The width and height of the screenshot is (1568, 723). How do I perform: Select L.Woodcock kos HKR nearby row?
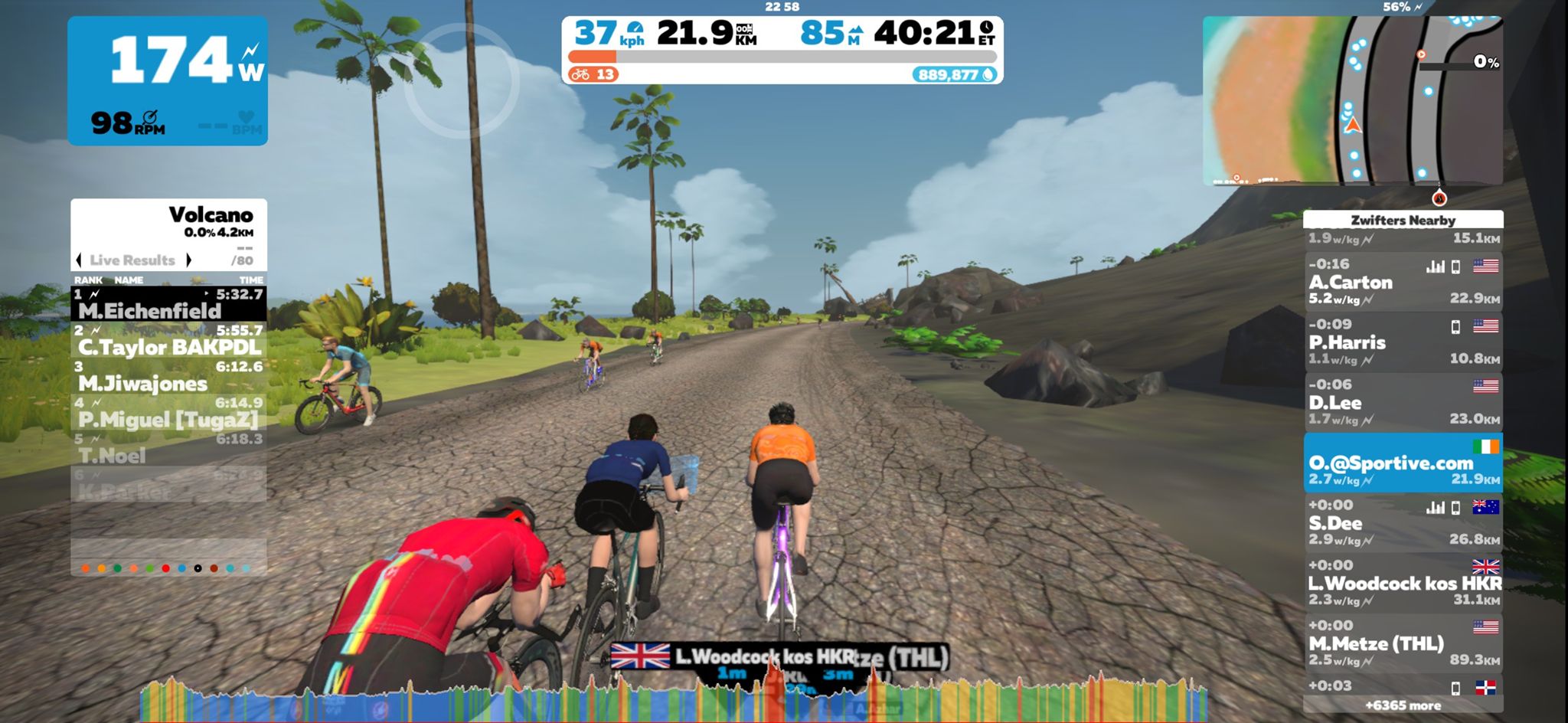1403,583
